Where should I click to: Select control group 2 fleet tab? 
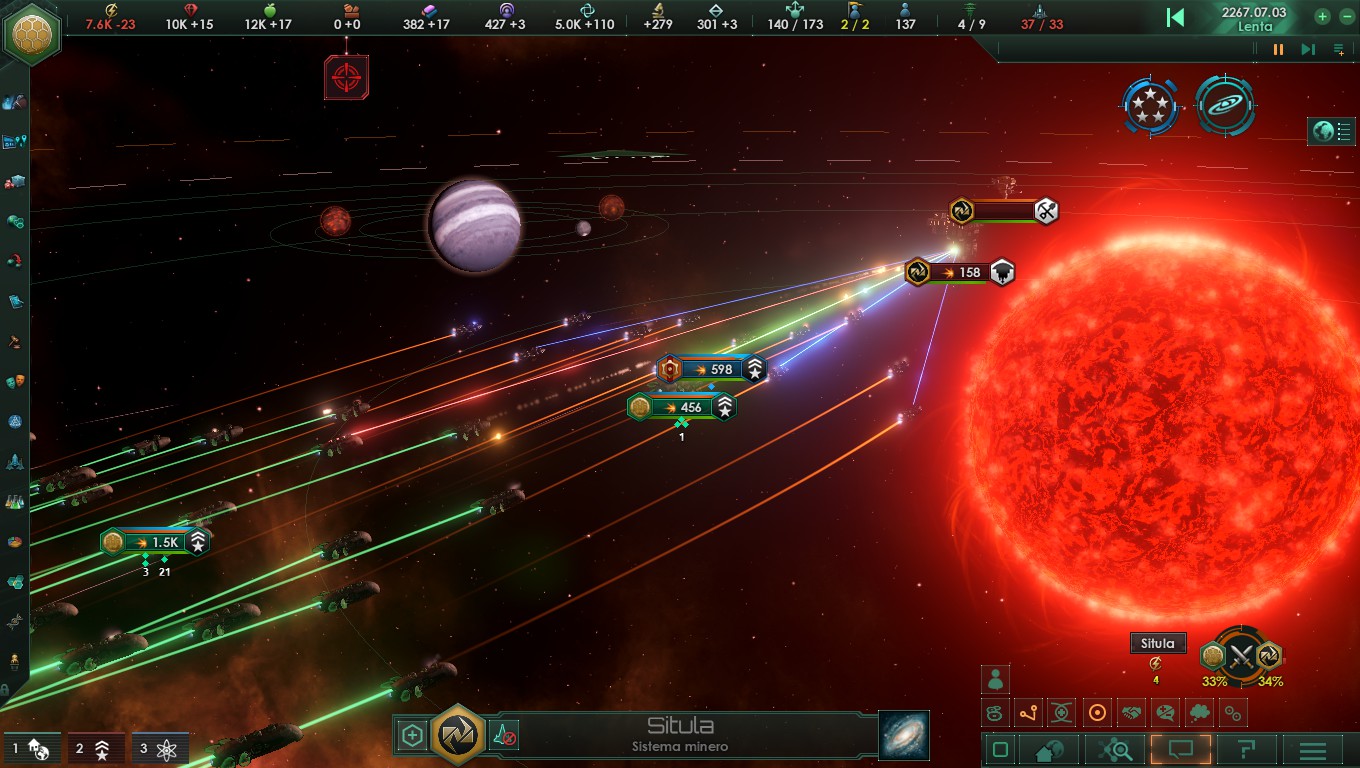(x=96, y=748)
